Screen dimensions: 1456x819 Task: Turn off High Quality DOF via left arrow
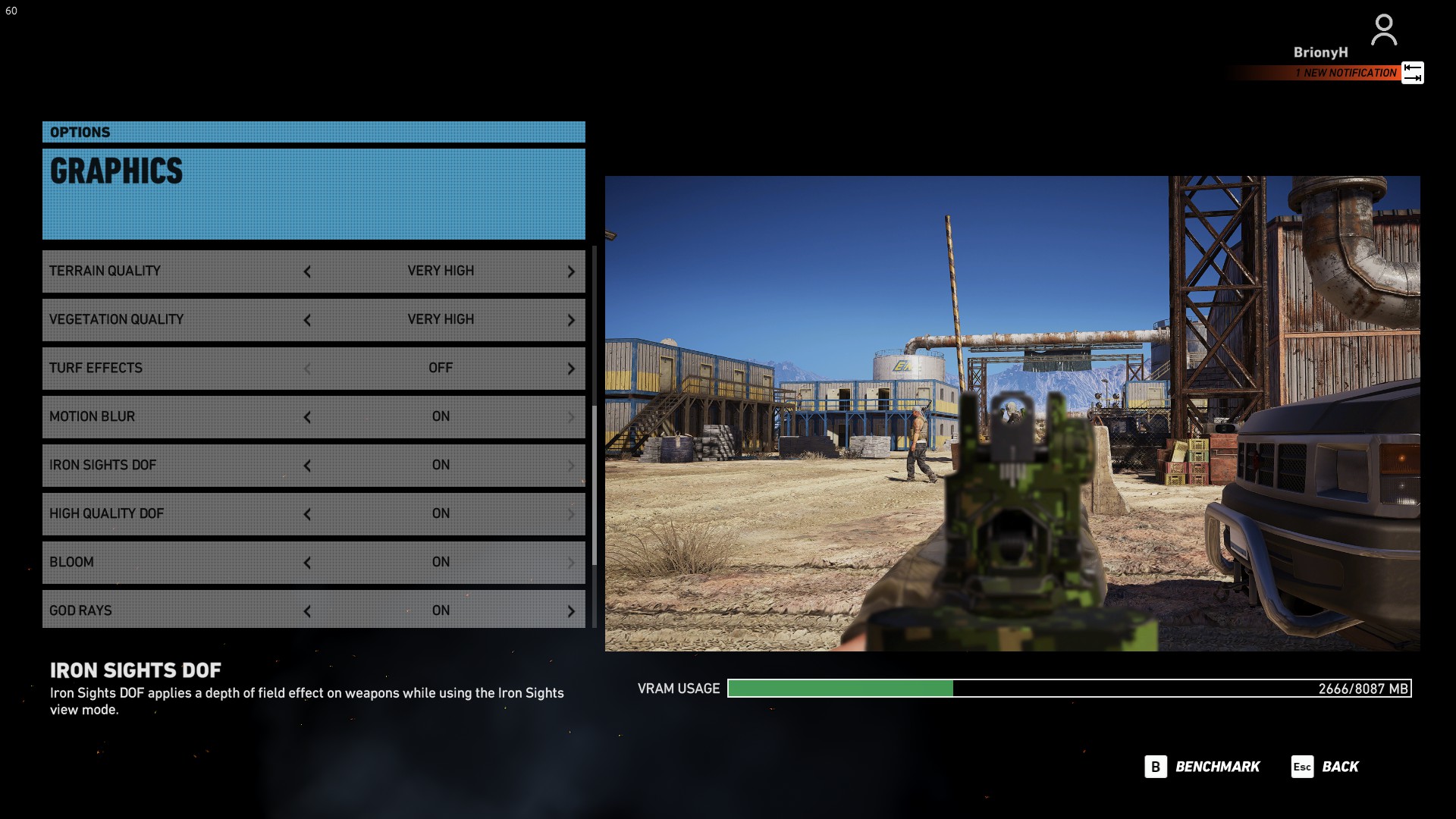(307, 514)
